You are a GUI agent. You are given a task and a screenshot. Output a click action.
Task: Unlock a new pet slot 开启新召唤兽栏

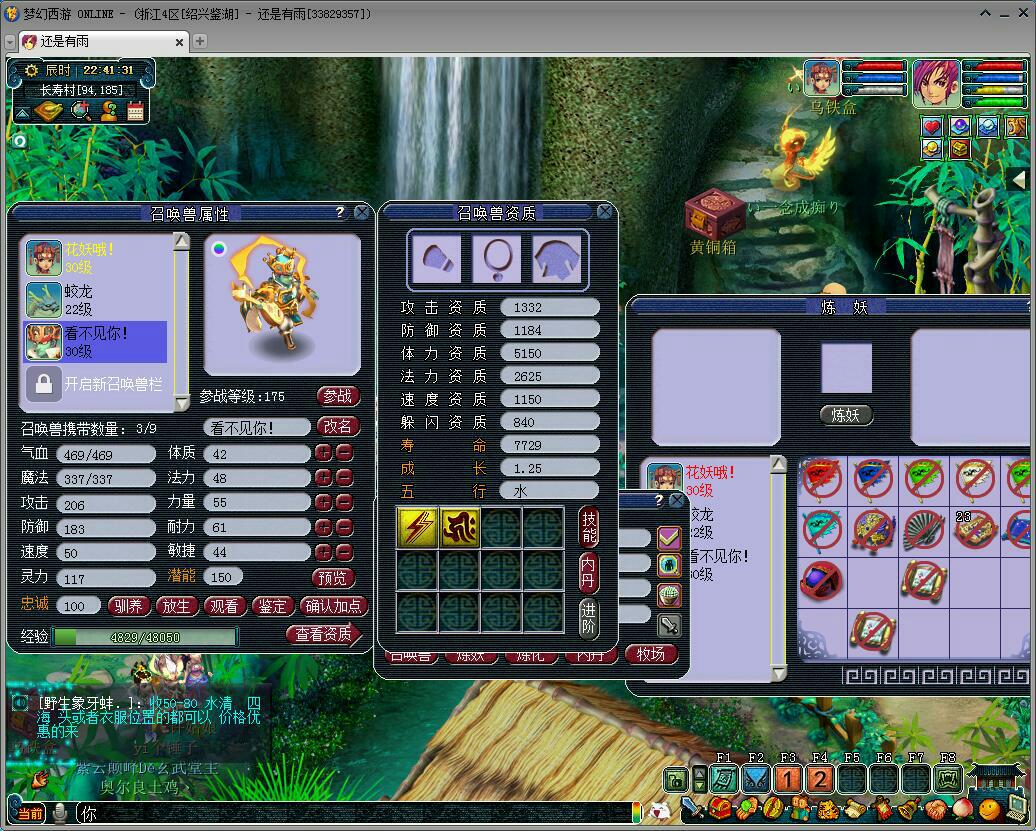(x=98, y=383)
